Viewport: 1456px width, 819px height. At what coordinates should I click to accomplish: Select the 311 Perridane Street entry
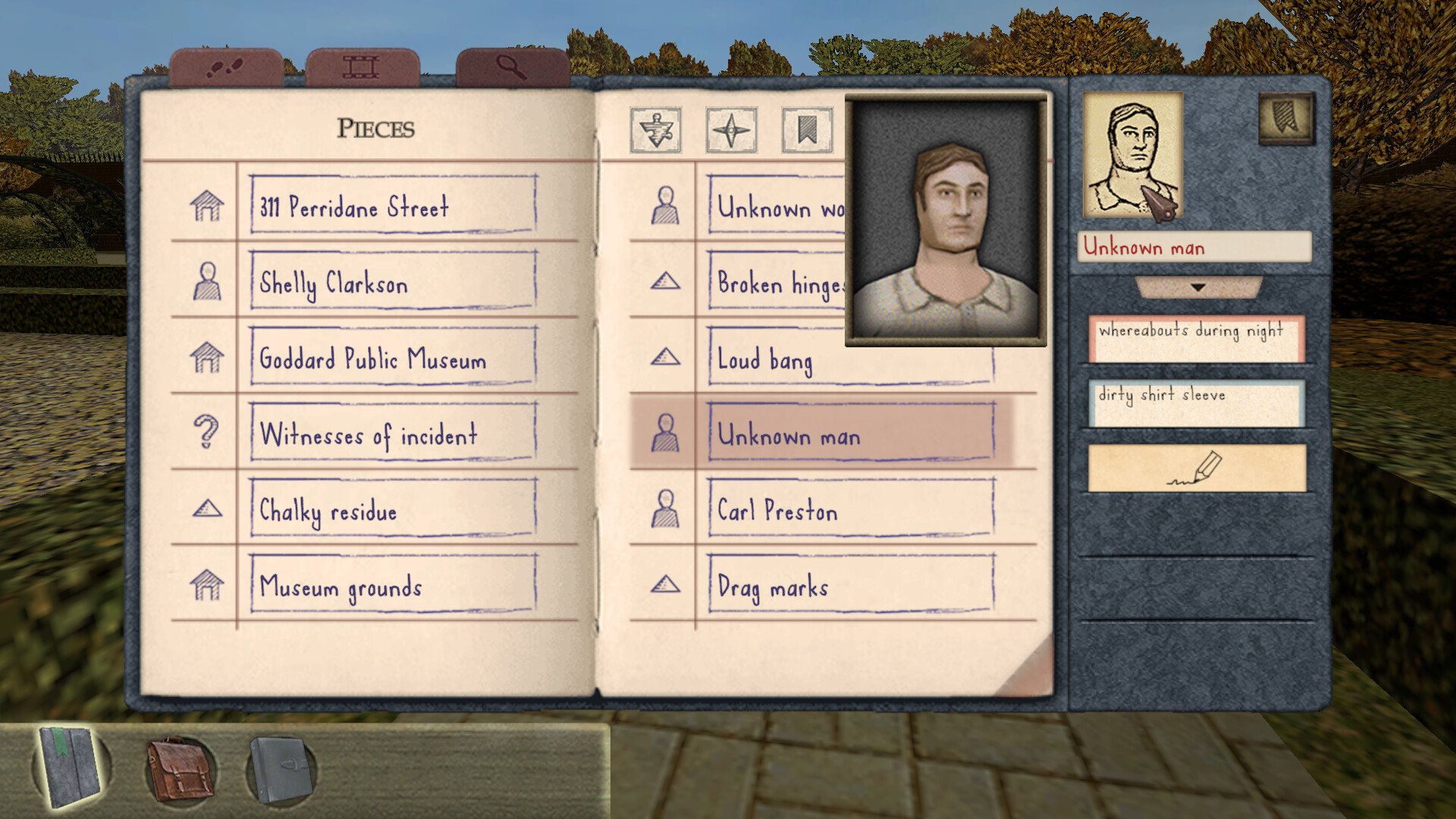tap(393, 206)
